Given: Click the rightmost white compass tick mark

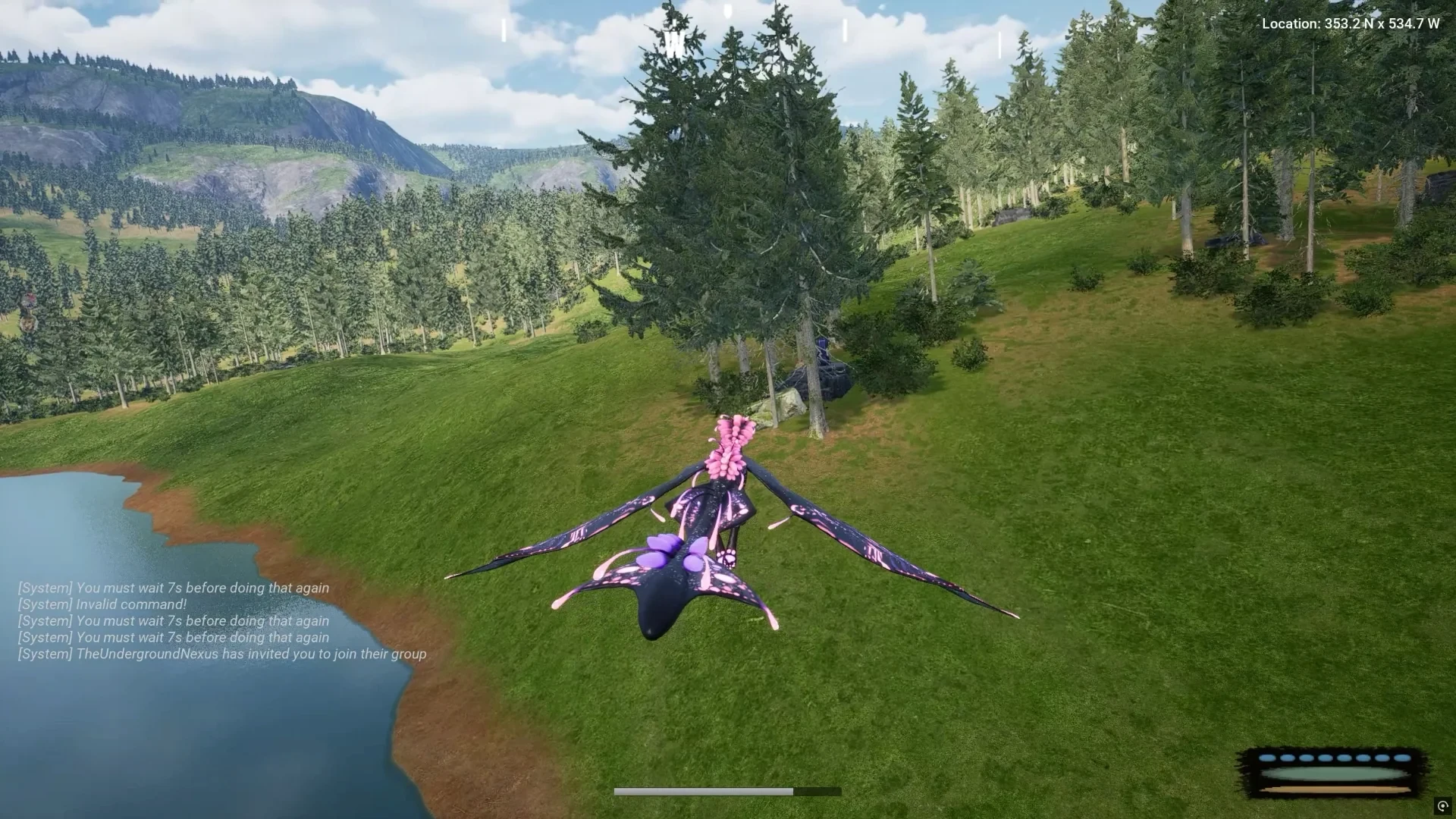Looking at the screenshot, I should point(999,43).
